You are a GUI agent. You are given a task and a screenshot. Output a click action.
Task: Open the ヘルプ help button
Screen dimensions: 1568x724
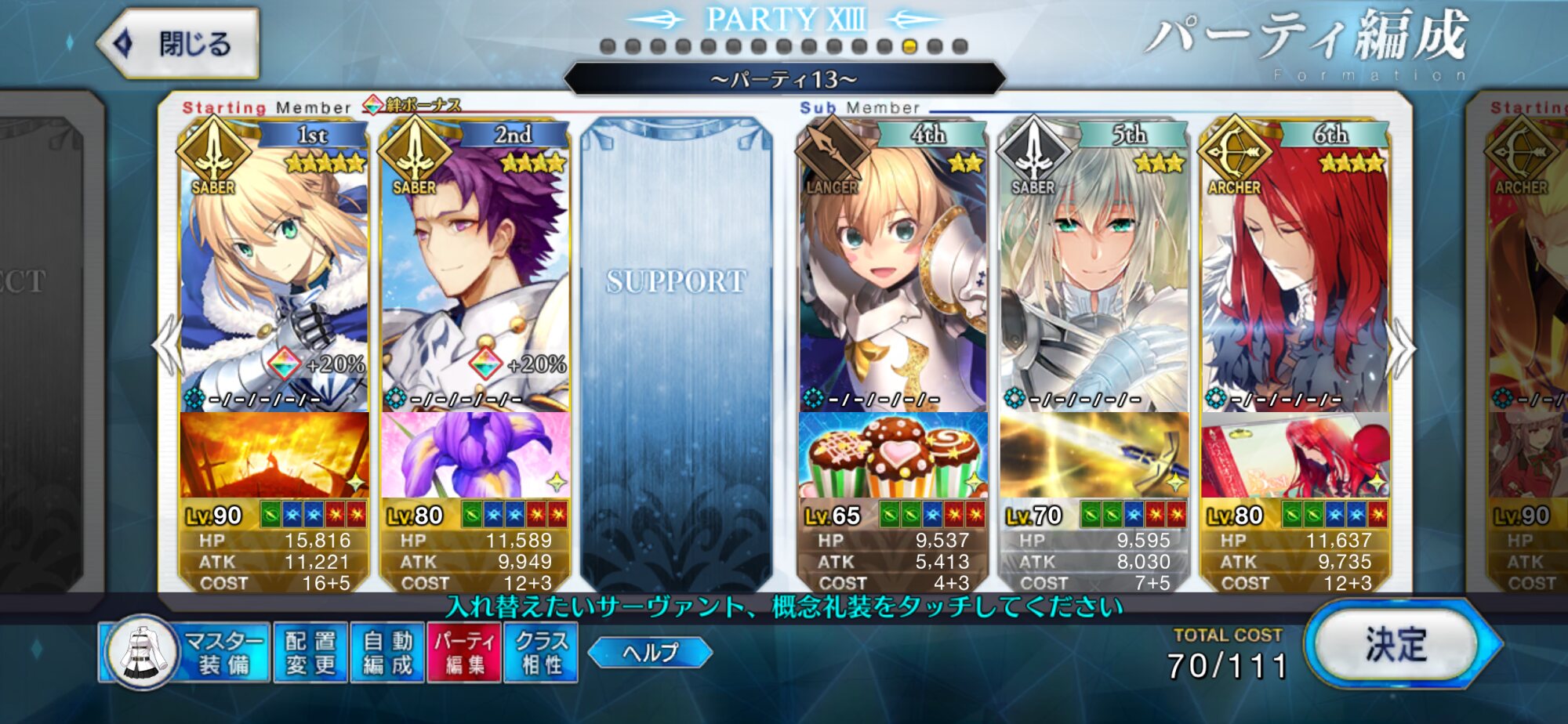click(650, 653)
